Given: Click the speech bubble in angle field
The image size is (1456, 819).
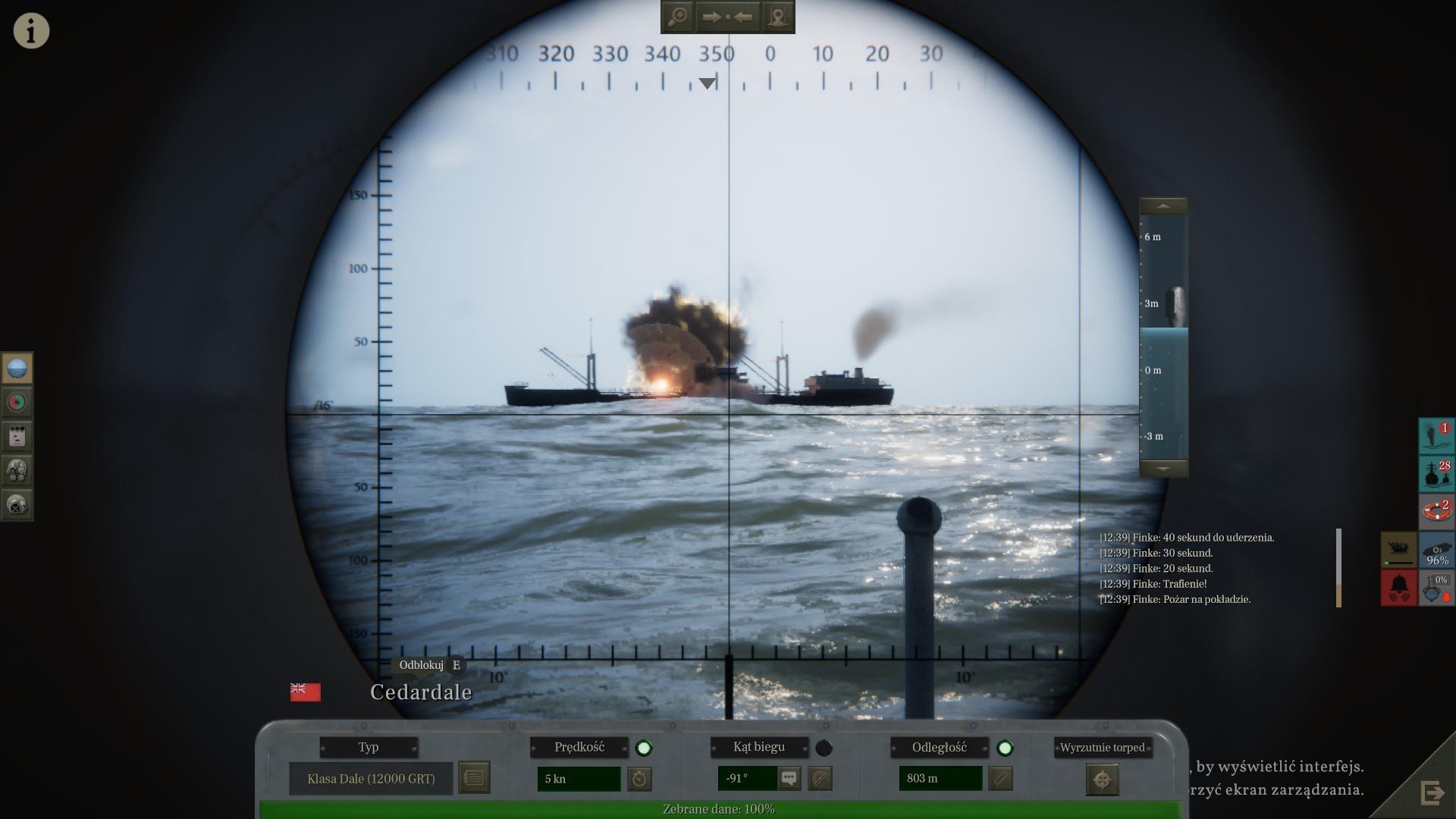Looking at the screenshot, I should (x=789, y=778).
